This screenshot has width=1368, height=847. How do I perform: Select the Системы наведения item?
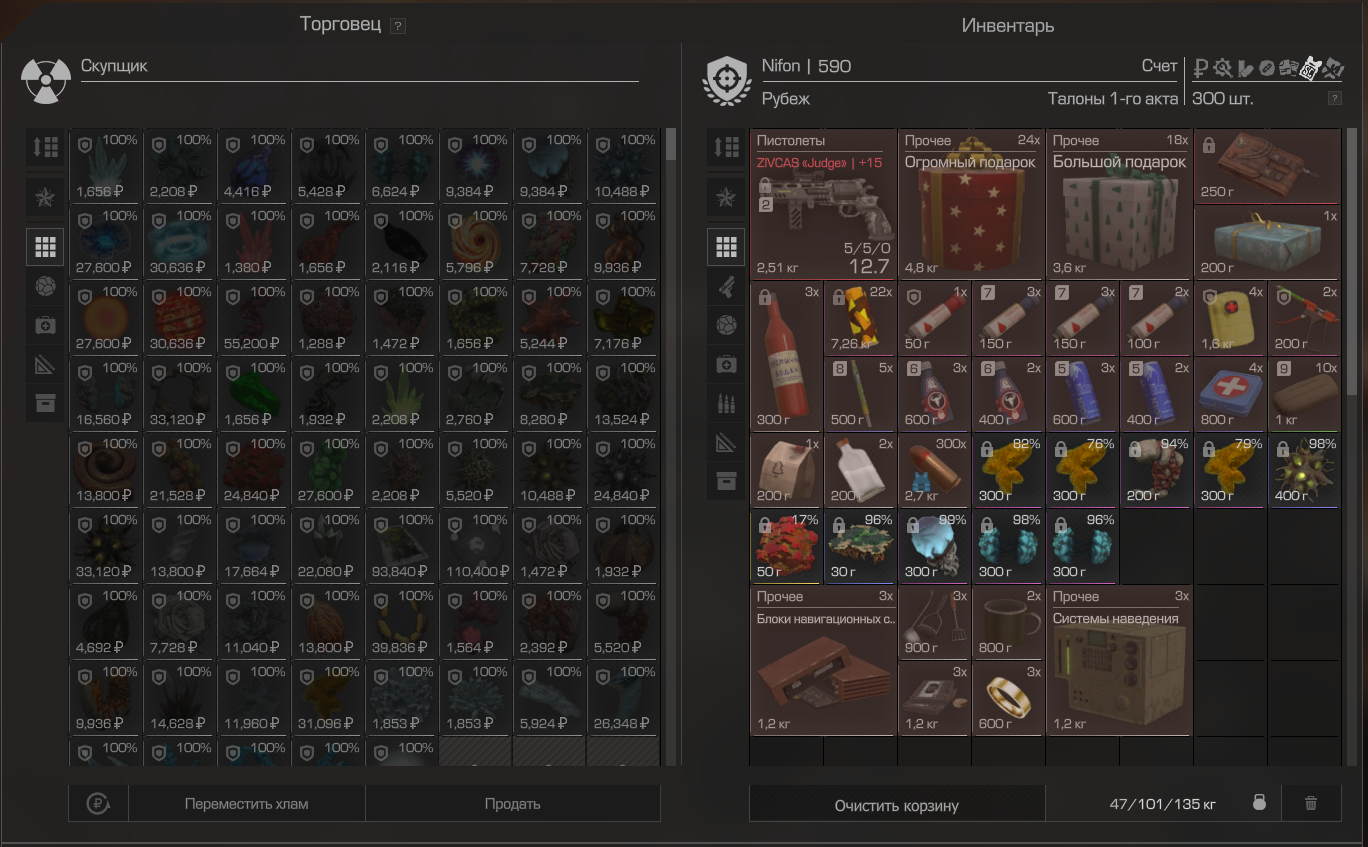click(1119, 661)
